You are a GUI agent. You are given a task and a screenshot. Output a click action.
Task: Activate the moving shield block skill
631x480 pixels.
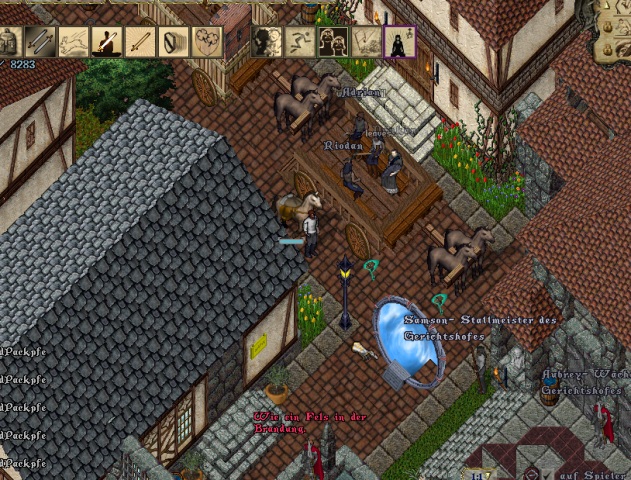172,41
